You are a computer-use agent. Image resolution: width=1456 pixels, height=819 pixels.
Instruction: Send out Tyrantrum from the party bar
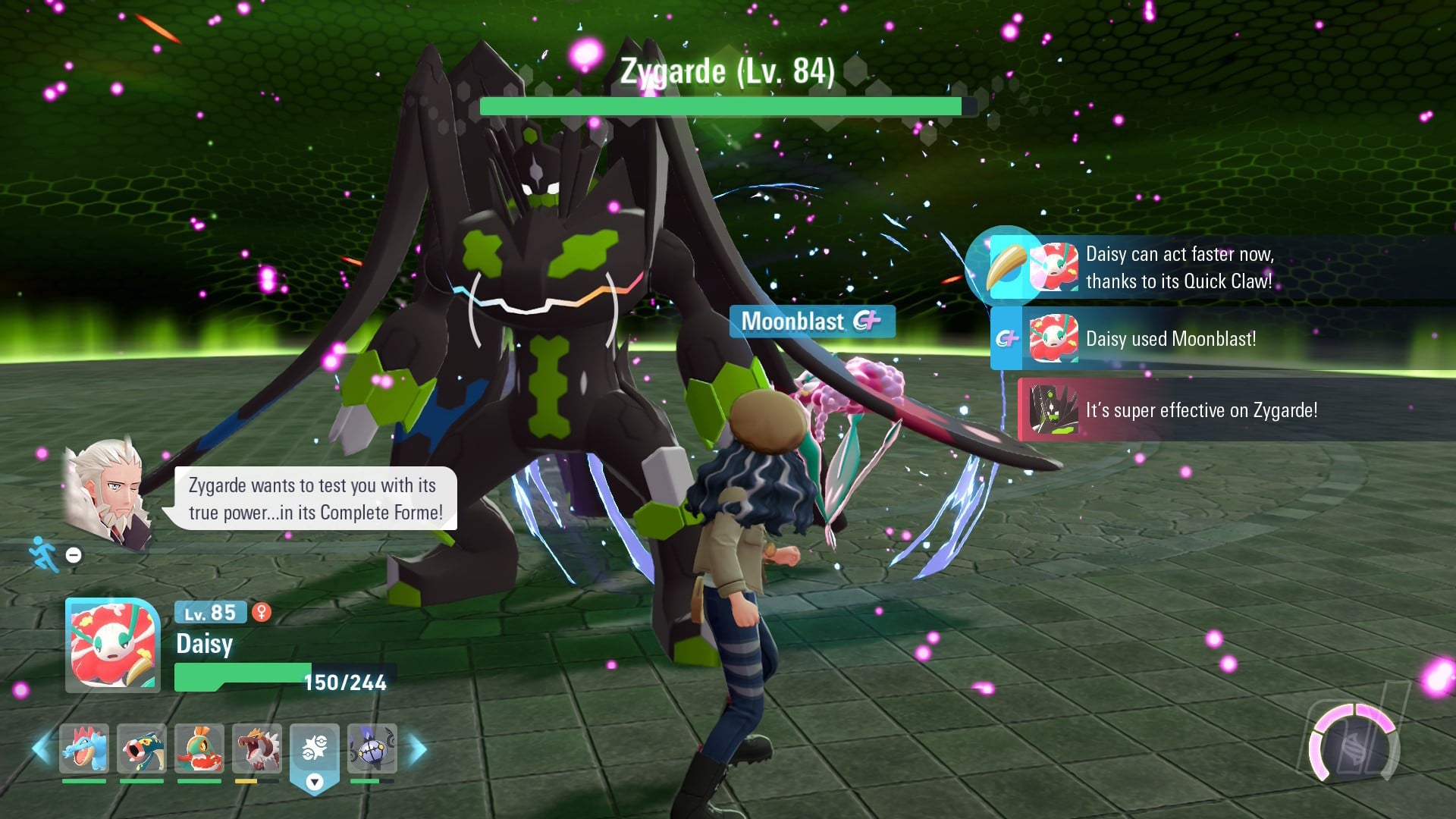pyautogui.click(x=257, y=748)
